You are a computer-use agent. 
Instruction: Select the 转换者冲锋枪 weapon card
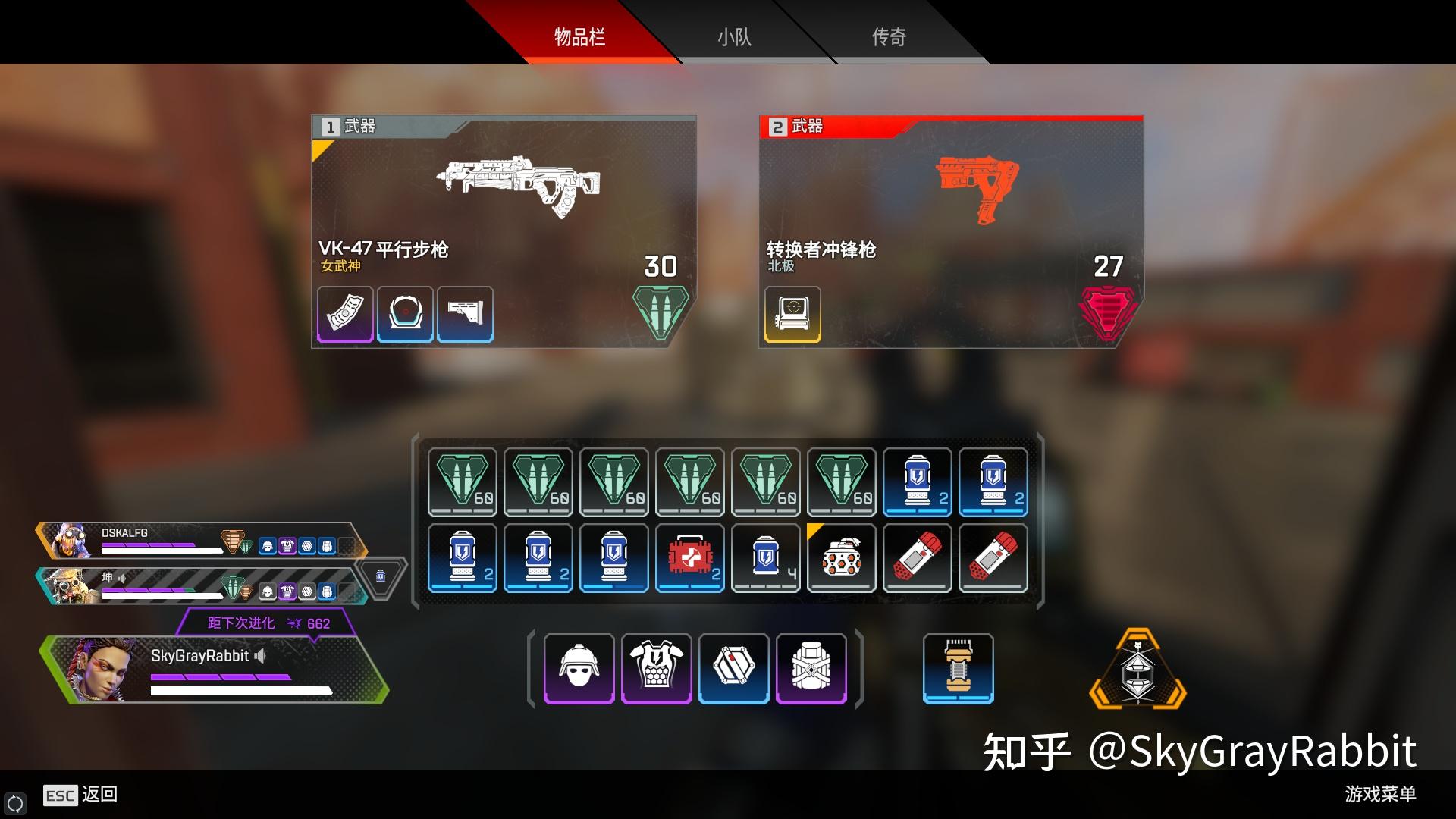tap(951, 205)
